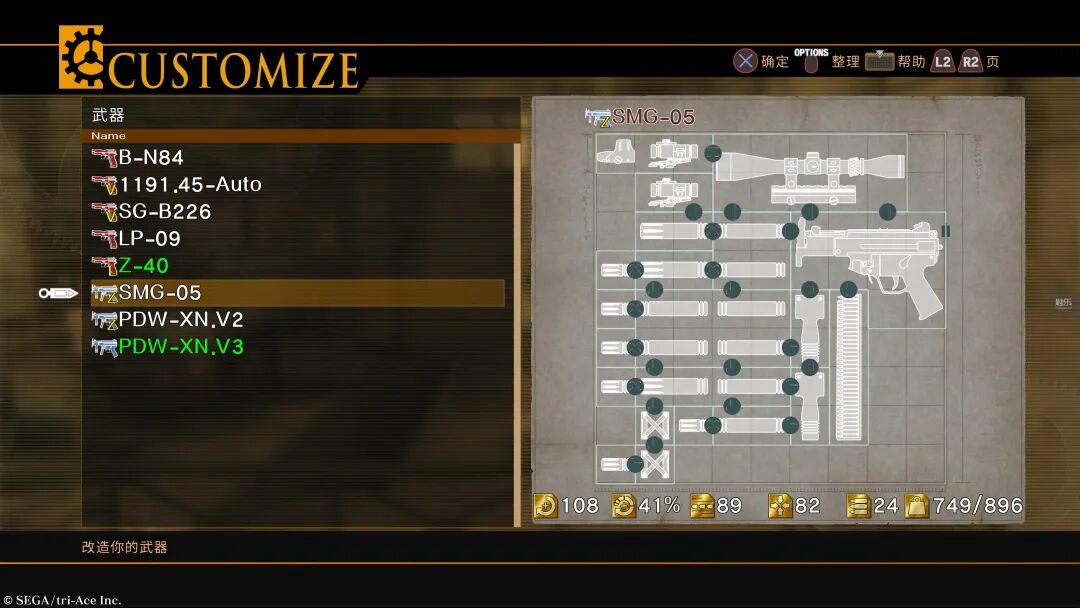Pick the PDW-XN.V2 submachine gun
The height and width of the screenshot is (608, 1080).
click(180, 320)
